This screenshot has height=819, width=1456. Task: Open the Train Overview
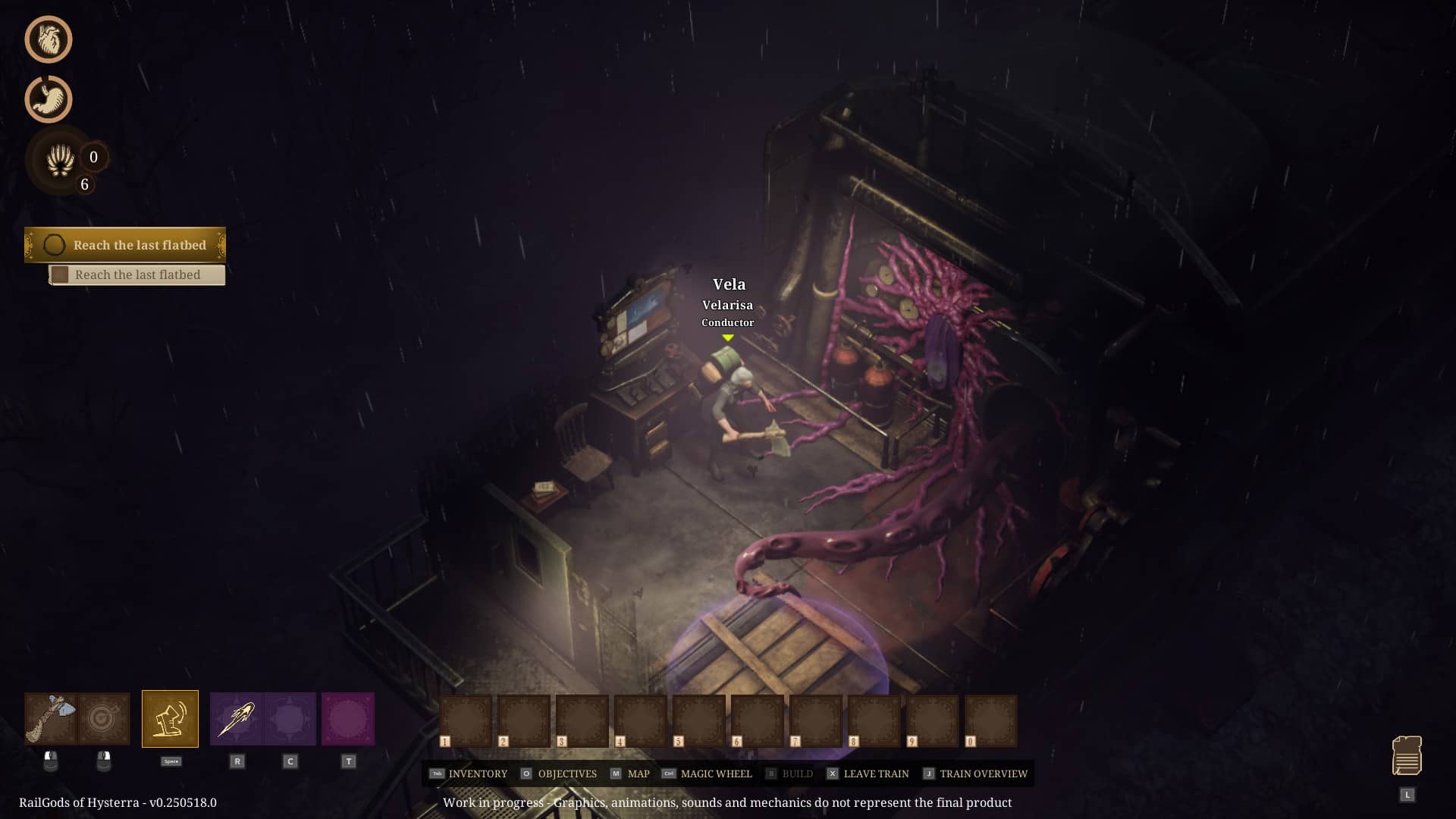tap(975, 773)
